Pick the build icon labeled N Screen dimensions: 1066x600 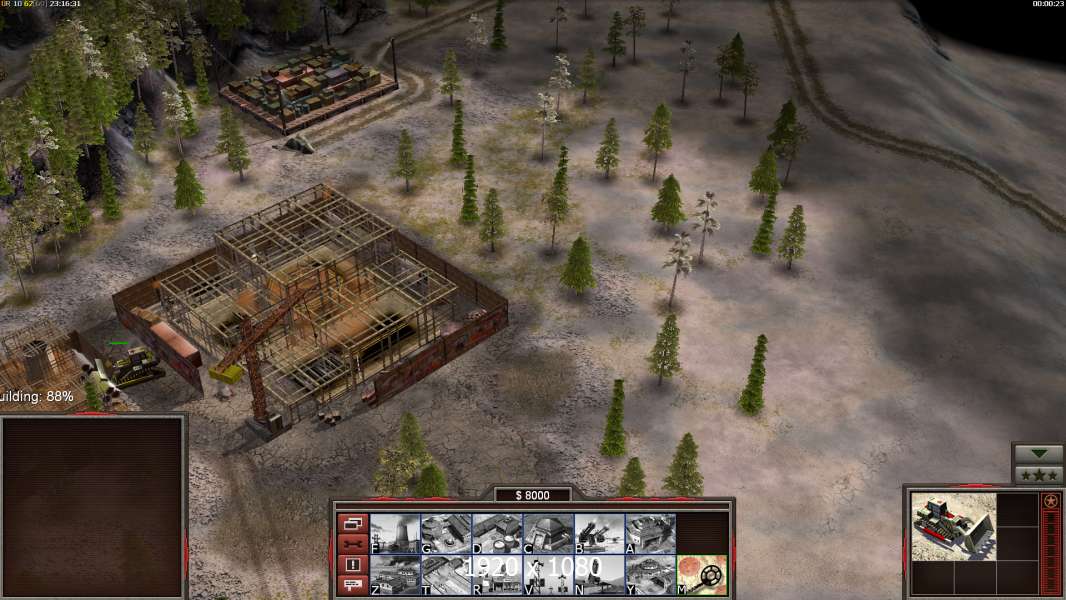click(599, 574)
